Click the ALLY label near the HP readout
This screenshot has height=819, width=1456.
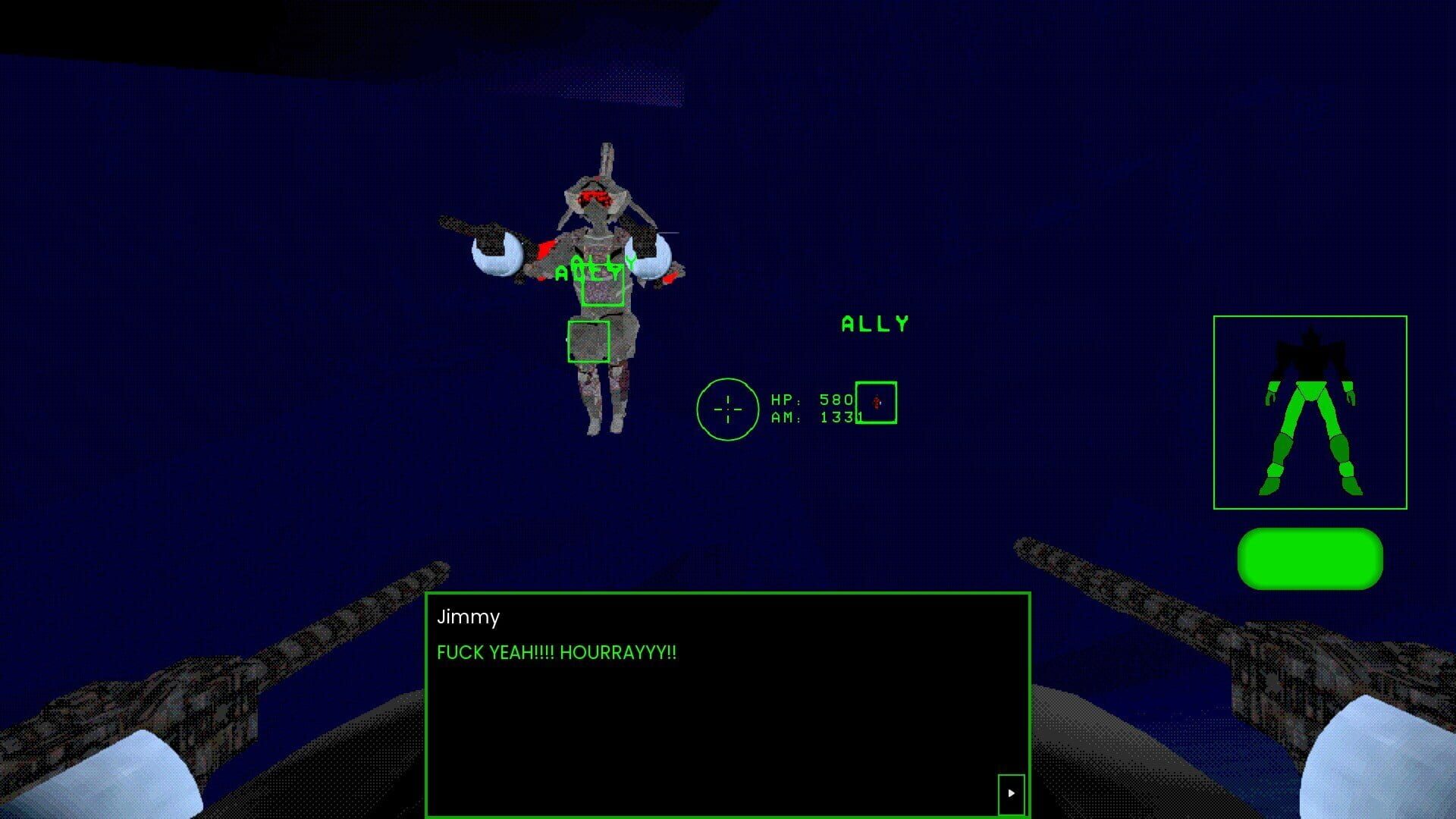[x=874, y=324]
